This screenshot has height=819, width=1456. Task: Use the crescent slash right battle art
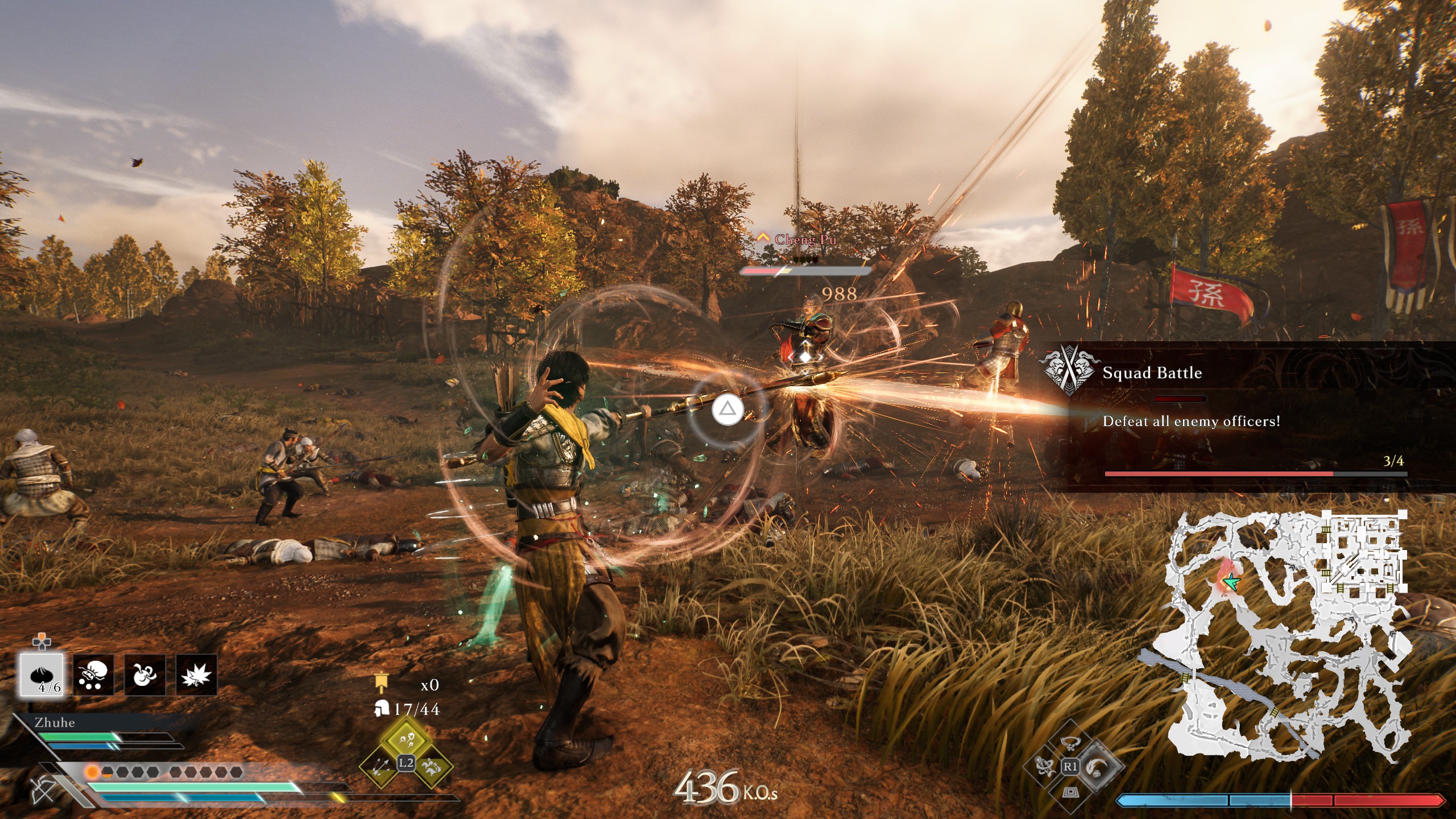[x=1096, y=767]
